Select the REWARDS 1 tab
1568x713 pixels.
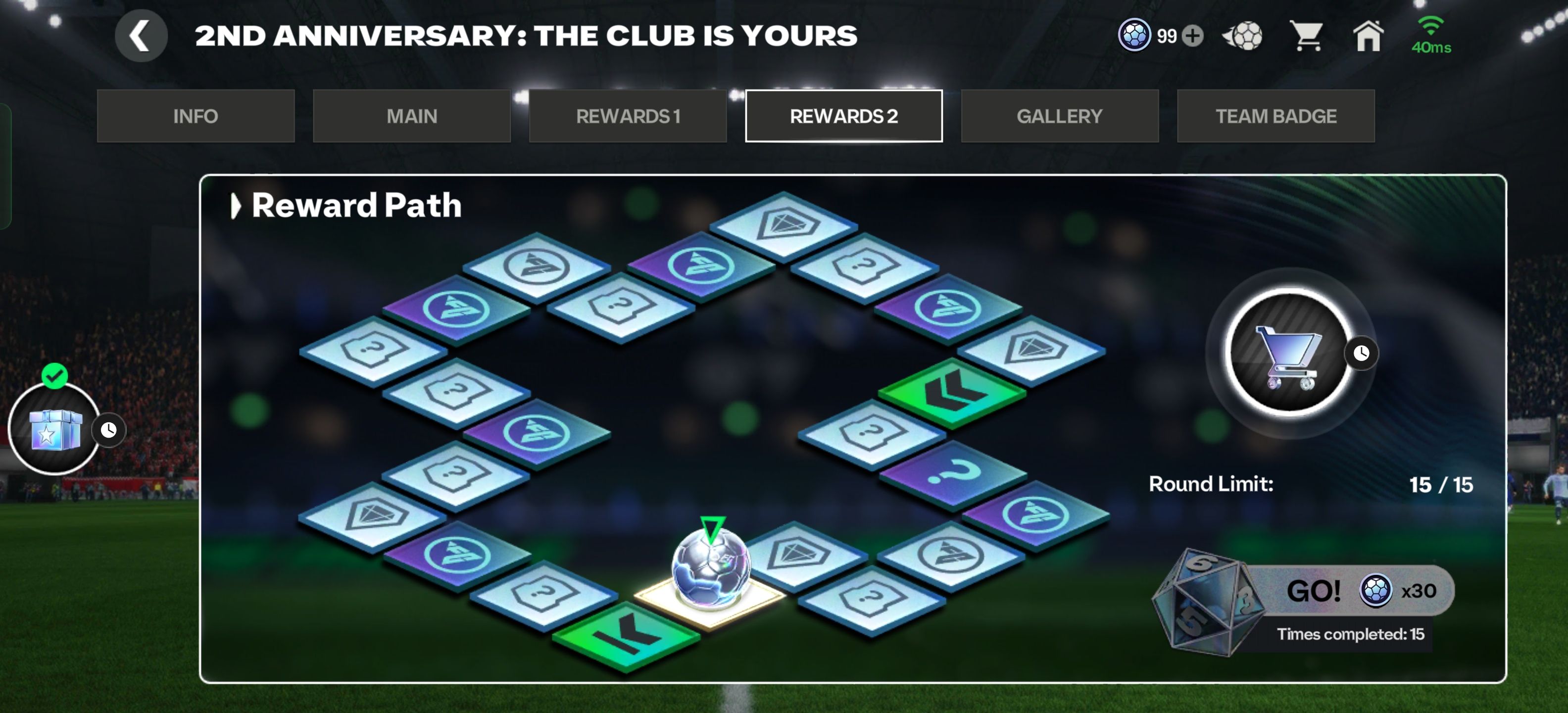coord(628,116)
